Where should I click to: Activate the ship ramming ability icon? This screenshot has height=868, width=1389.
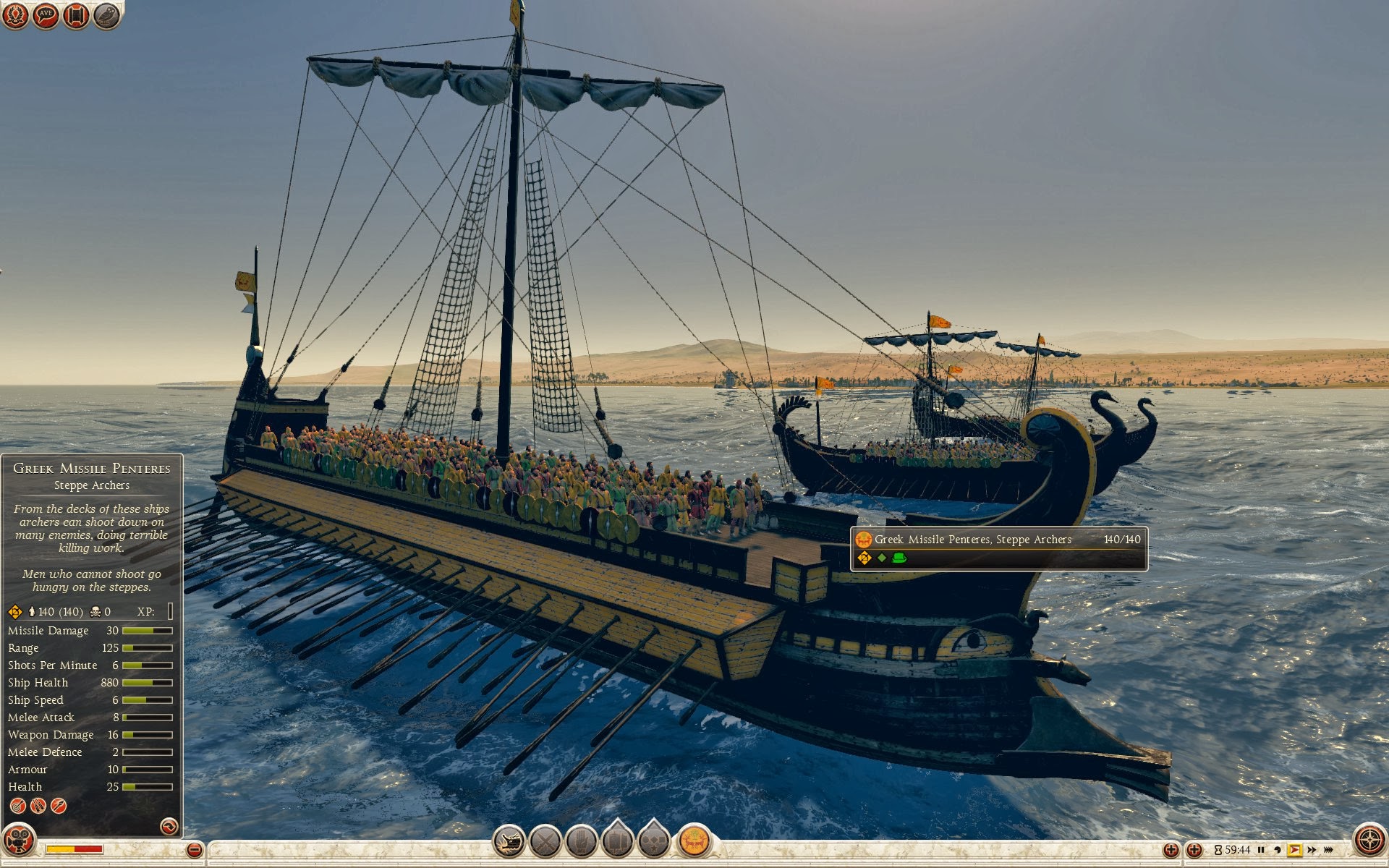click(509, 841)
